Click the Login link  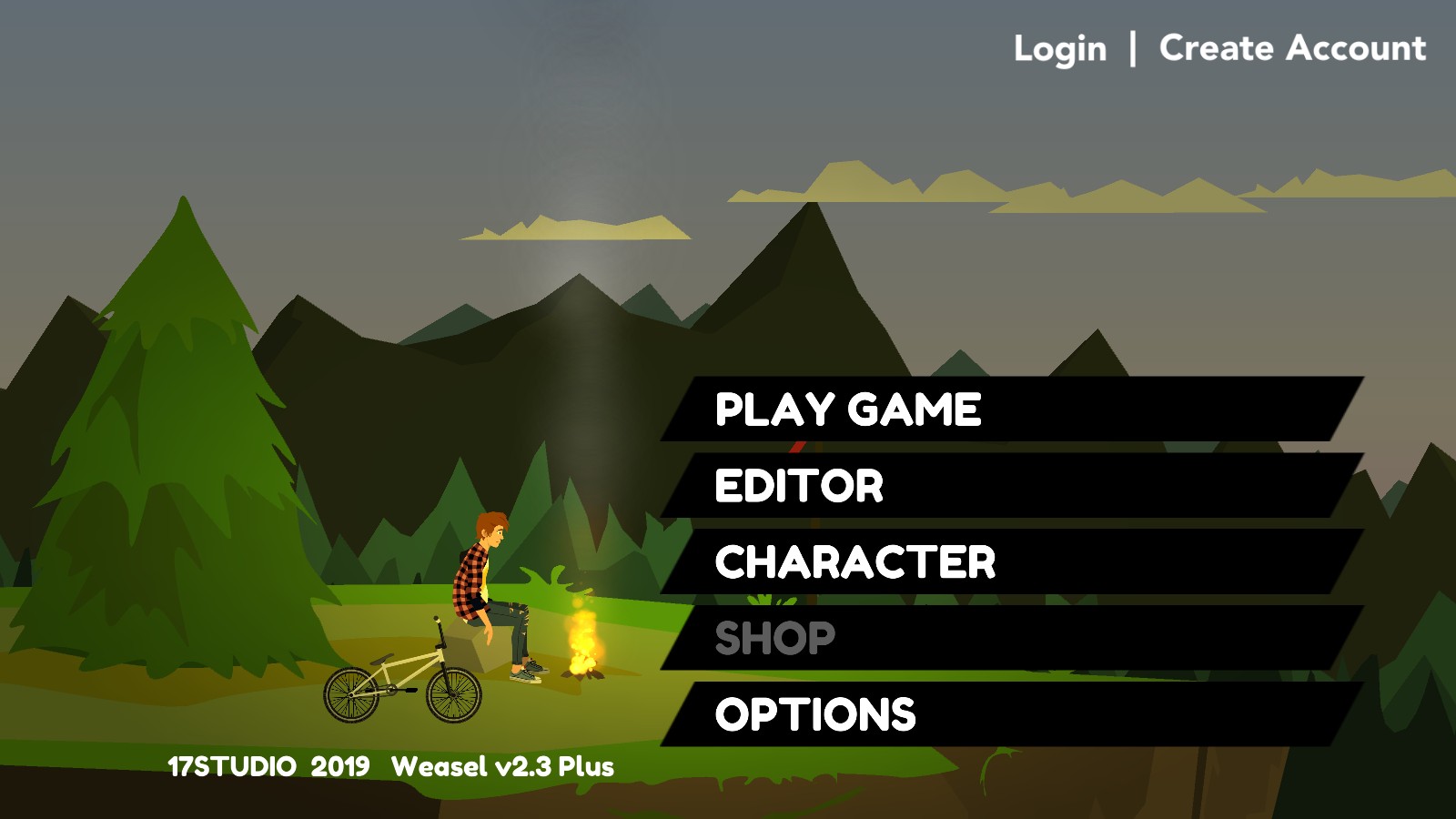(x=1060, y=48)
